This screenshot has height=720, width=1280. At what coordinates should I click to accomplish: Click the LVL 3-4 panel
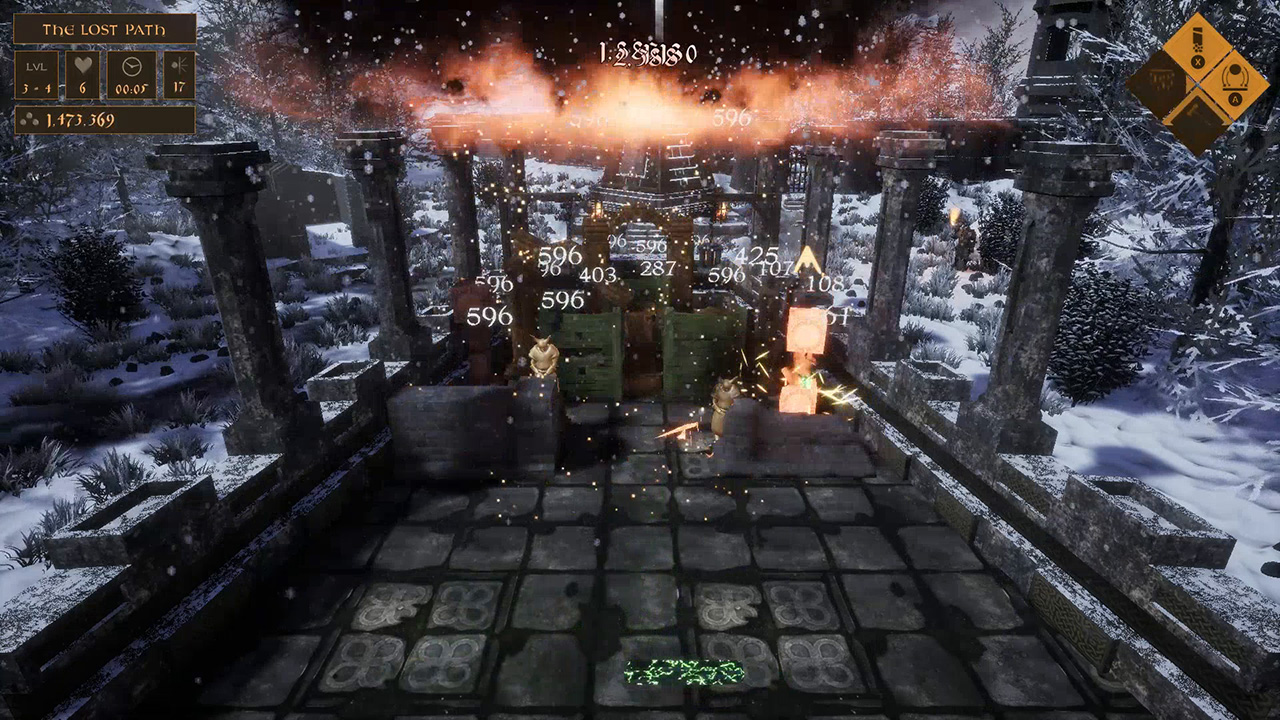tap(37, 74)
